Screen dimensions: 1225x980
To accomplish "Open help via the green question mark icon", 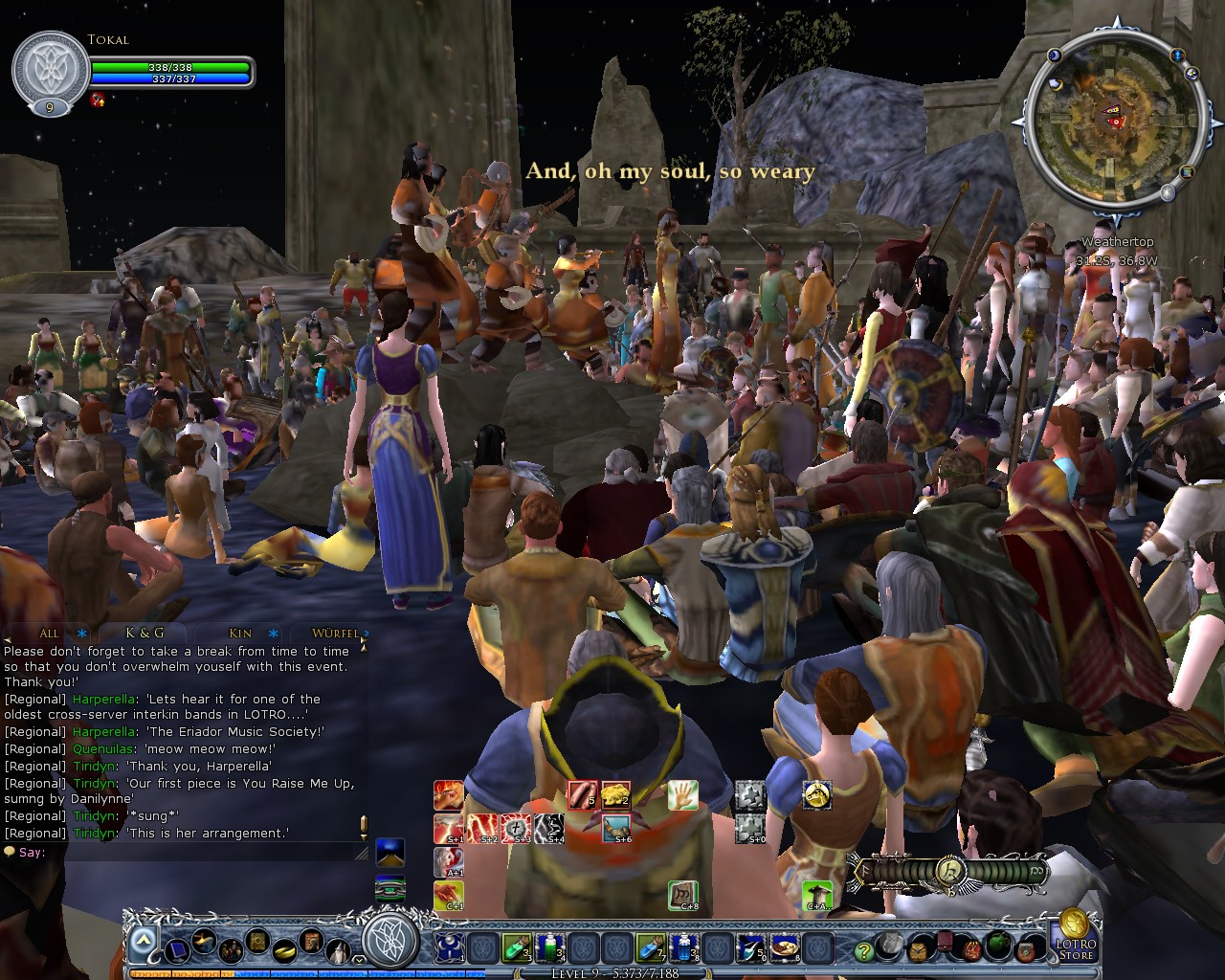I will click(863, 952).
